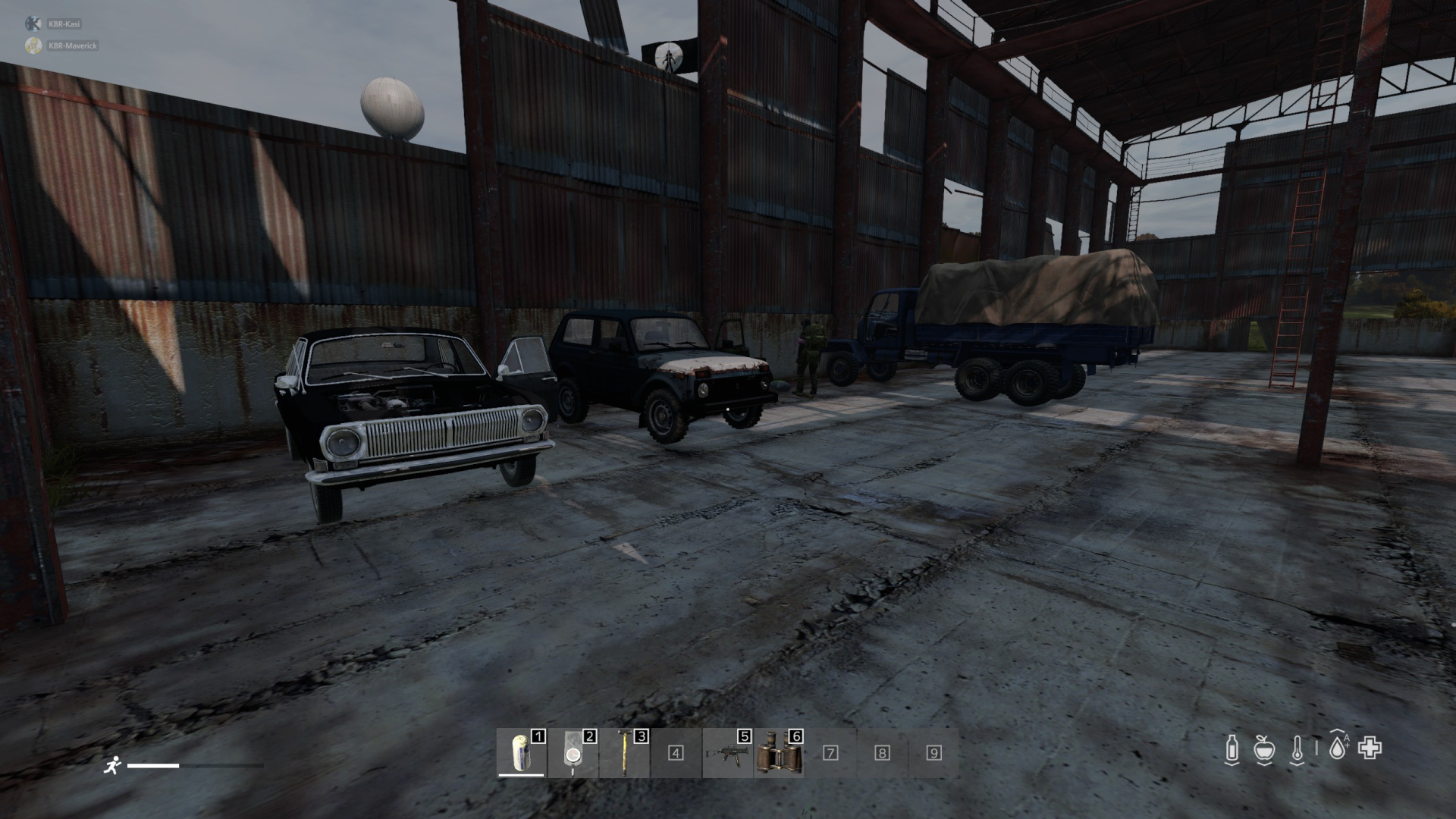Click KBR-Maverick in the voice overlay
The image size is (1456, 819).
point(71,45)
